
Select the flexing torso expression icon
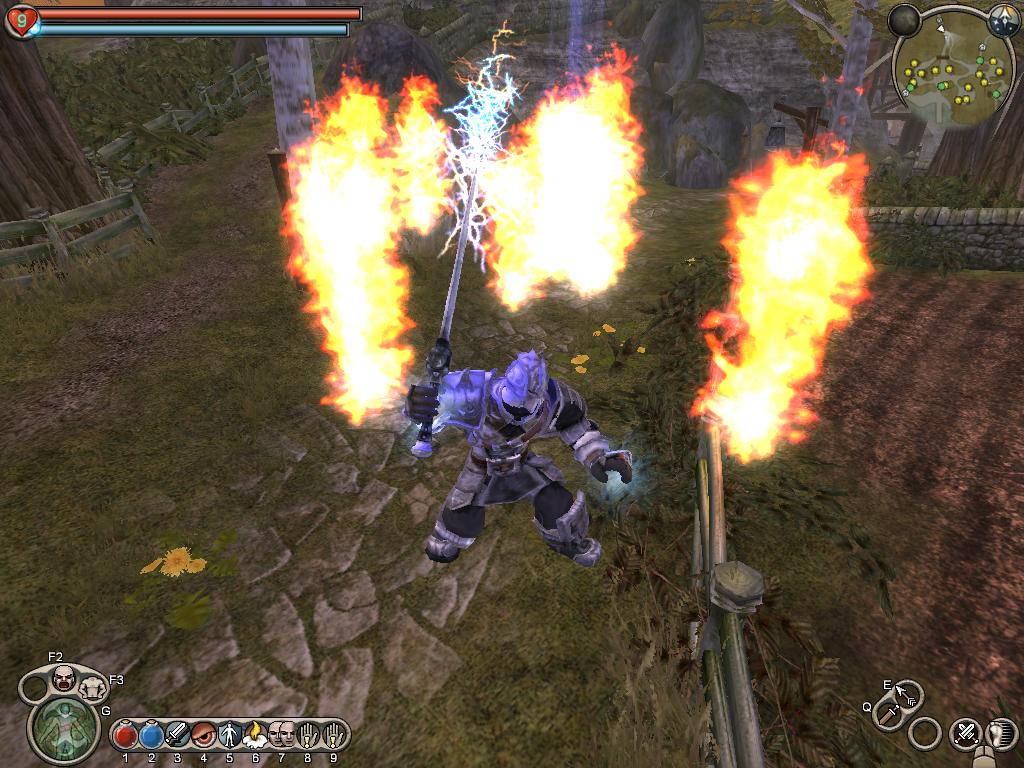tap(93, 687)
